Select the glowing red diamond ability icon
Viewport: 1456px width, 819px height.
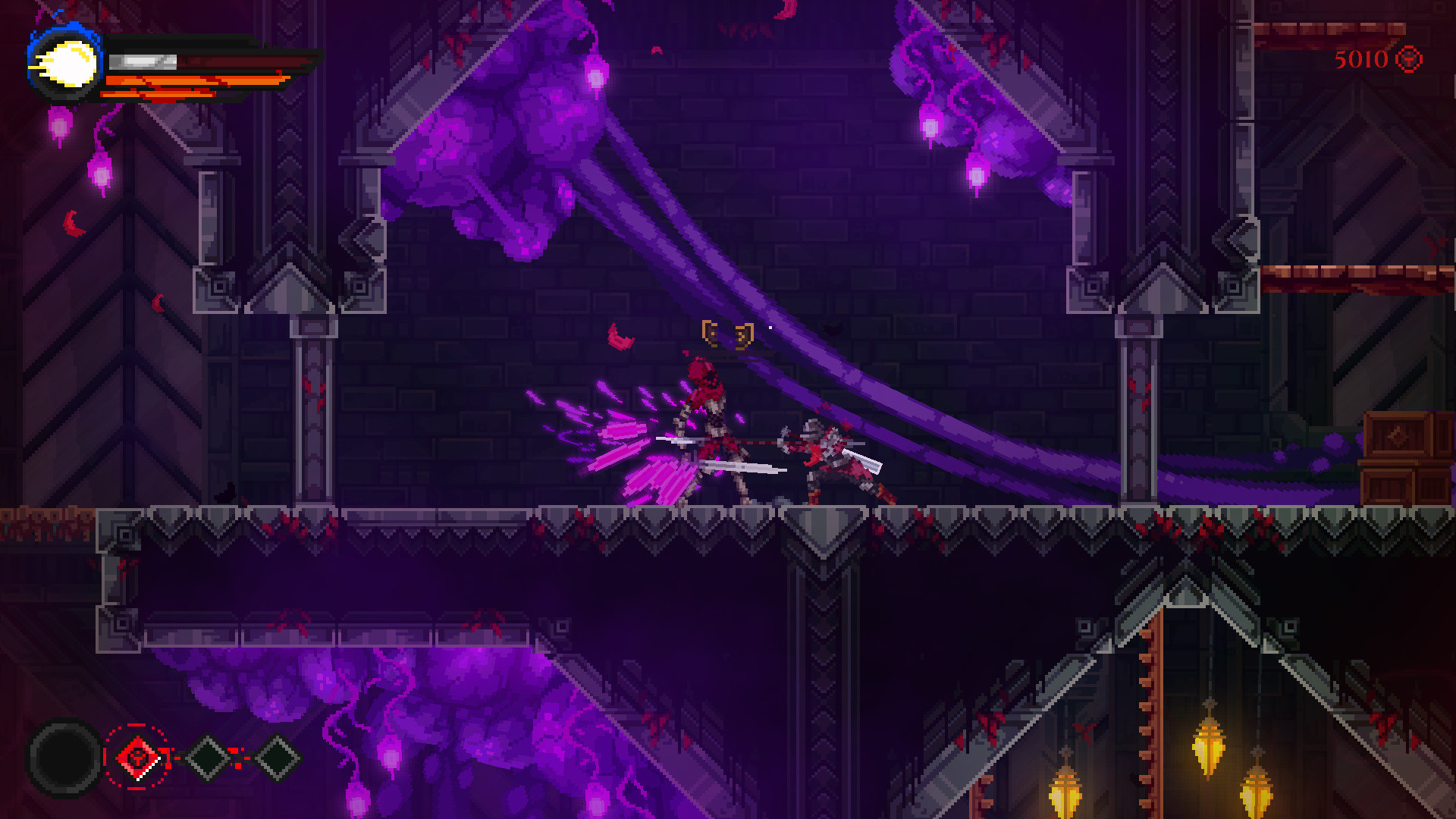click(135, 758)
